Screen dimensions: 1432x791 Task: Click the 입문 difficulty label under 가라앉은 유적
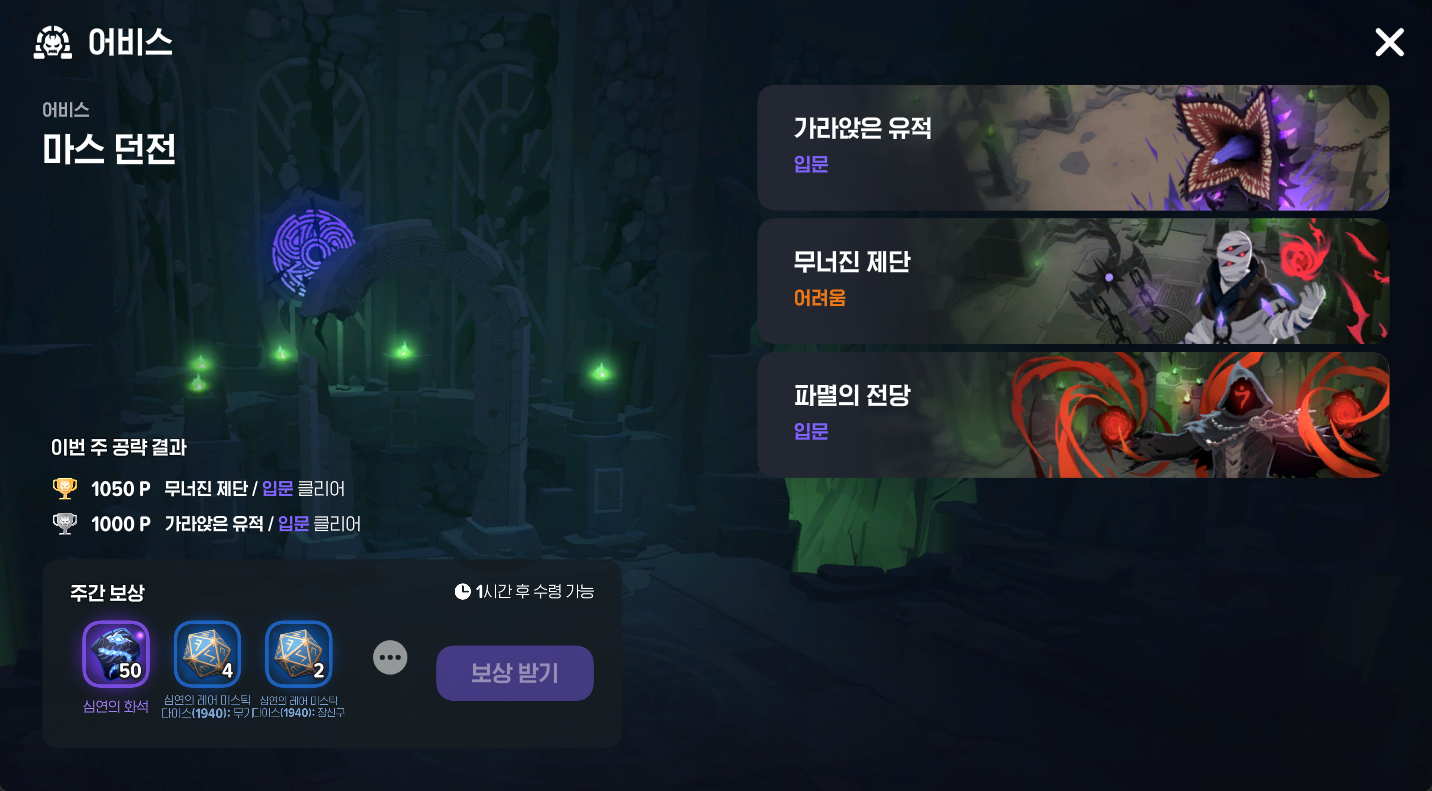(810, 163)
